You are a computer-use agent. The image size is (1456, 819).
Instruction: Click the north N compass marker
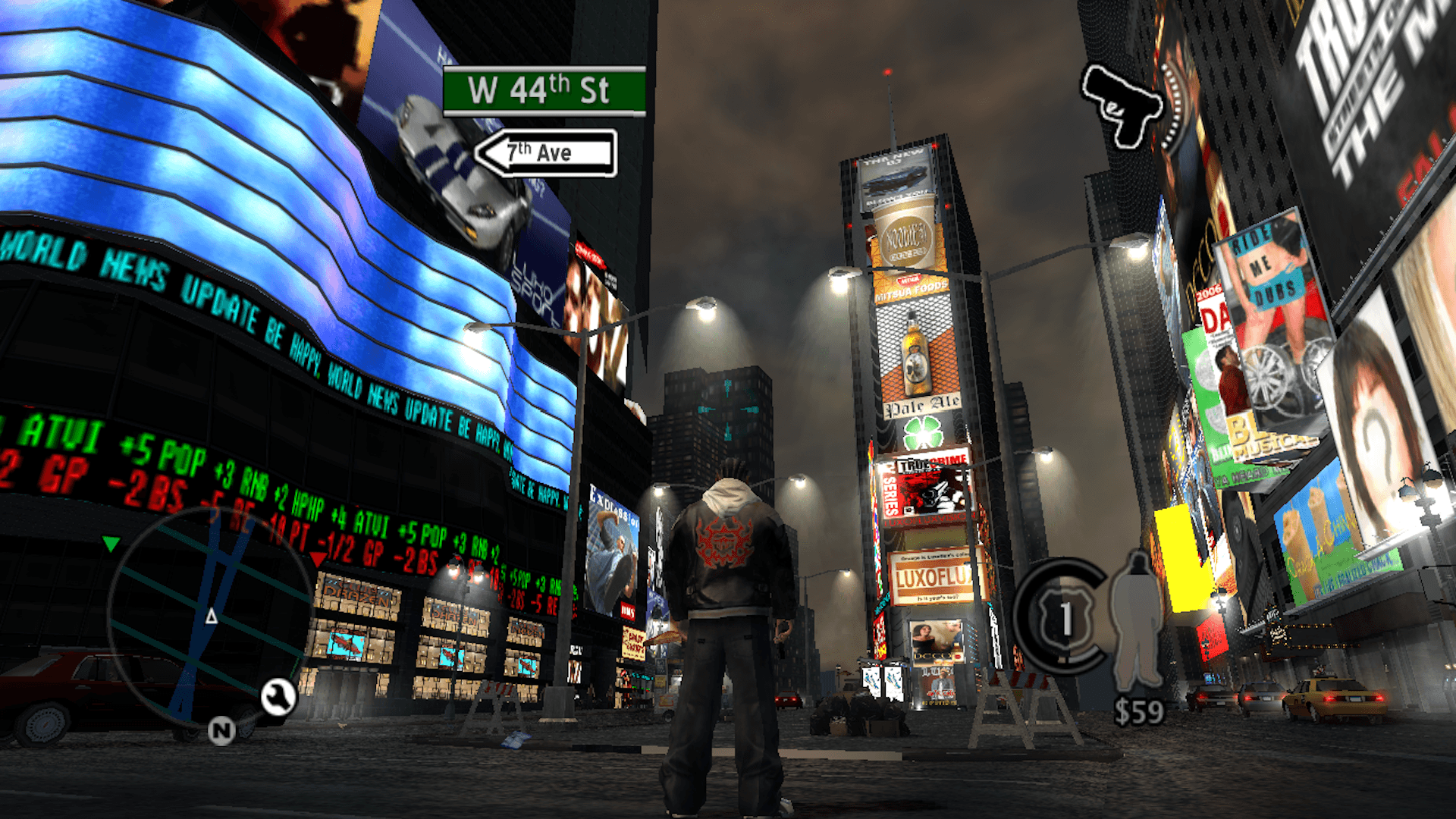point(221,730)
